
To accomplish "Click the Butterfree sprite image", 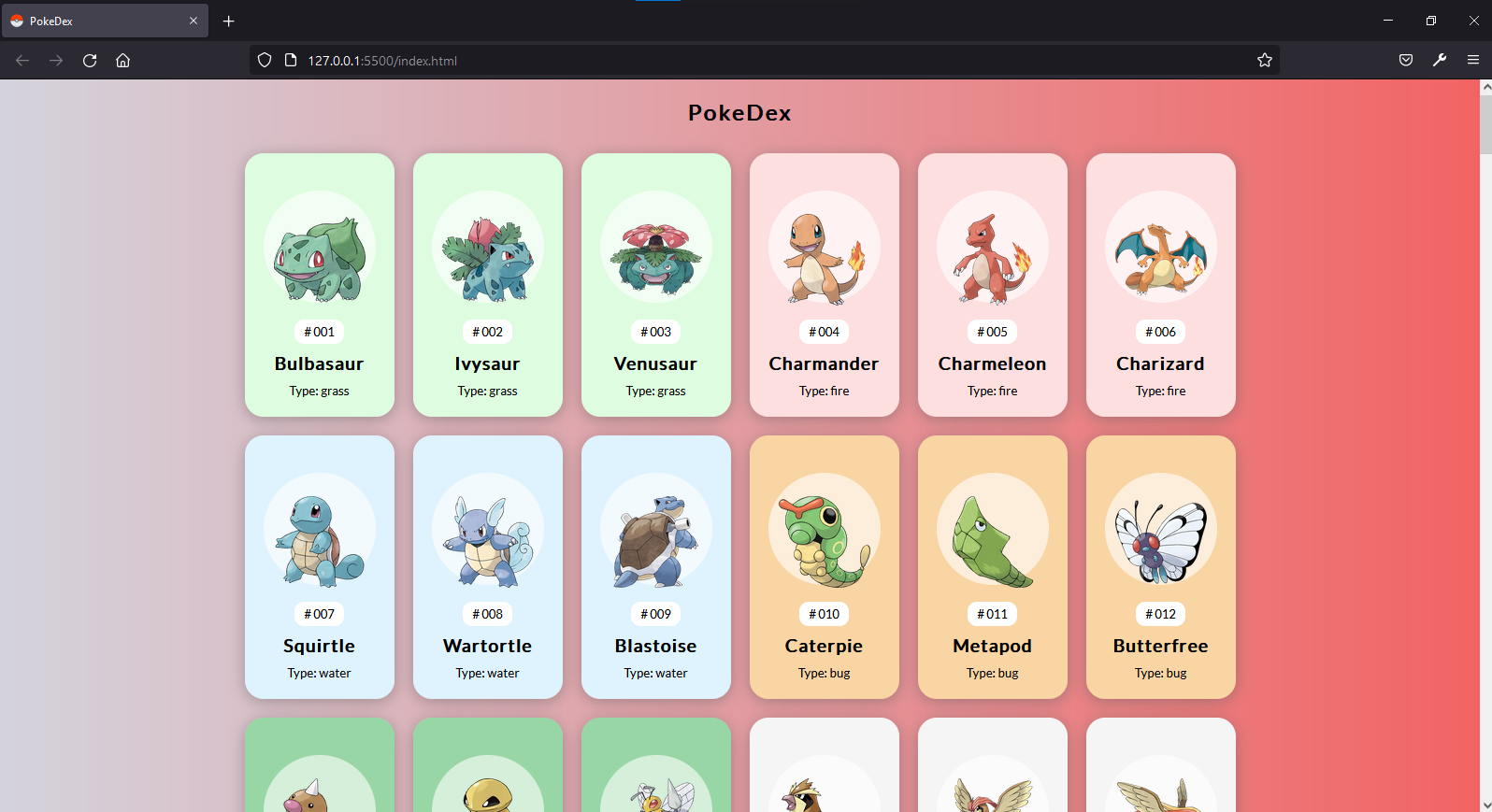I will [x=1160, y=530].
